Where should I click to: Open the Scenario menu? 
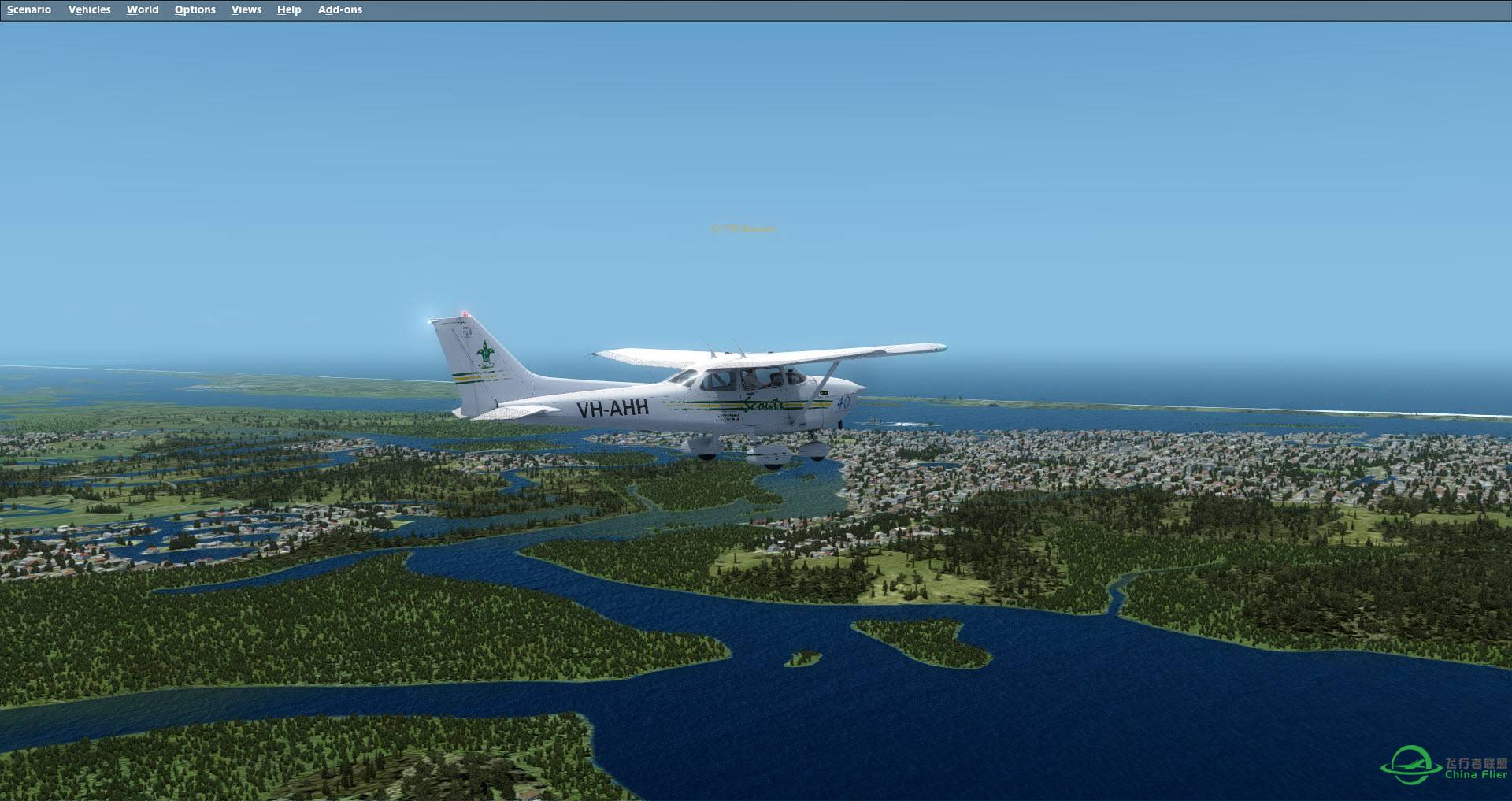(x=29, y=9)
